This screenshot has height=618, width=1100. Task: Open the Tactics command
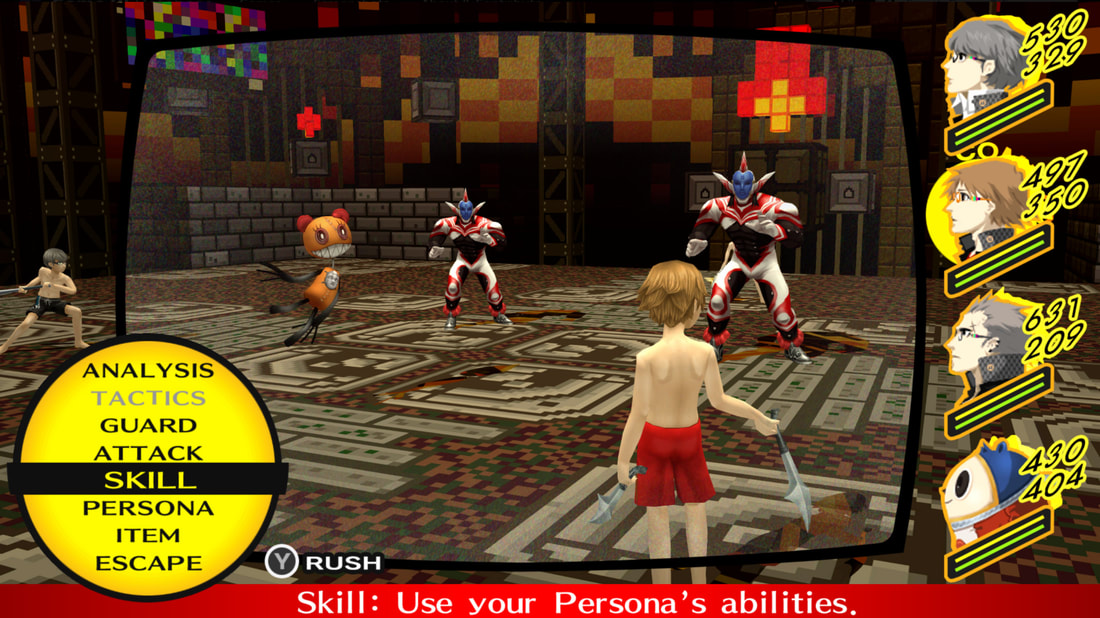pos(148,398)
